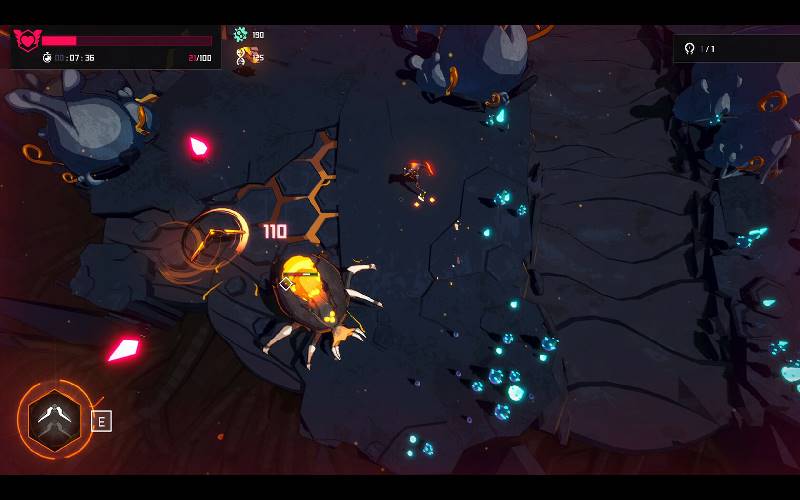This screenshot has width=800, height=500.
Task: Click the winged heart health emblem
Action: click(26, 40)
